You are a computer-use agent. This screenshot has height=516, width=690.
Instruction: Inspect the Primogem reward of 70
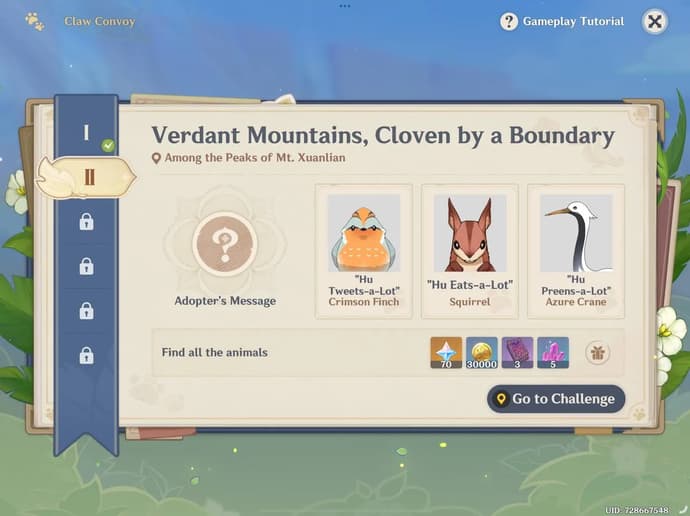(446, 352)
